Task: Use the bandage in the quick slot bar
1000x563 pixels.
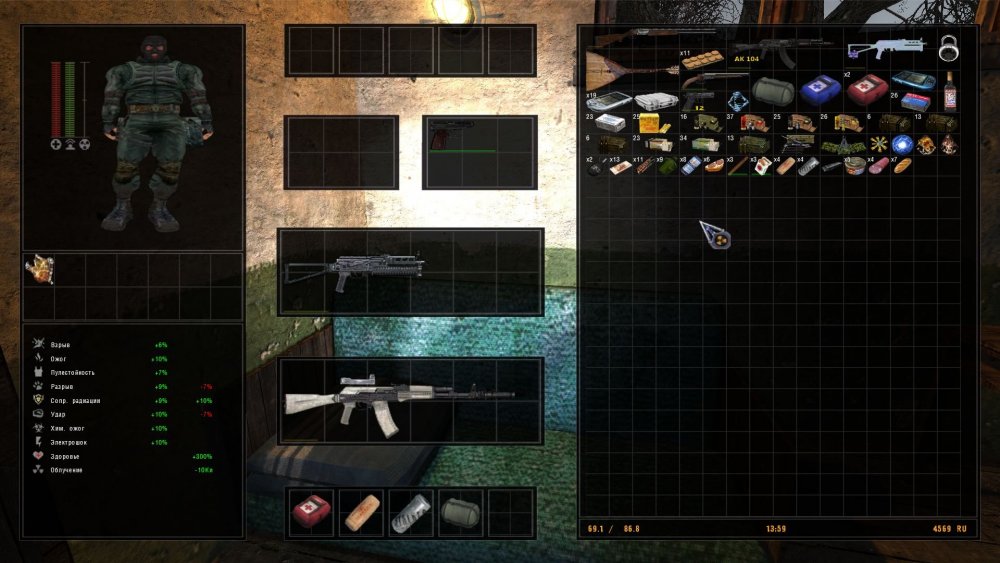Action: (362, 513)
